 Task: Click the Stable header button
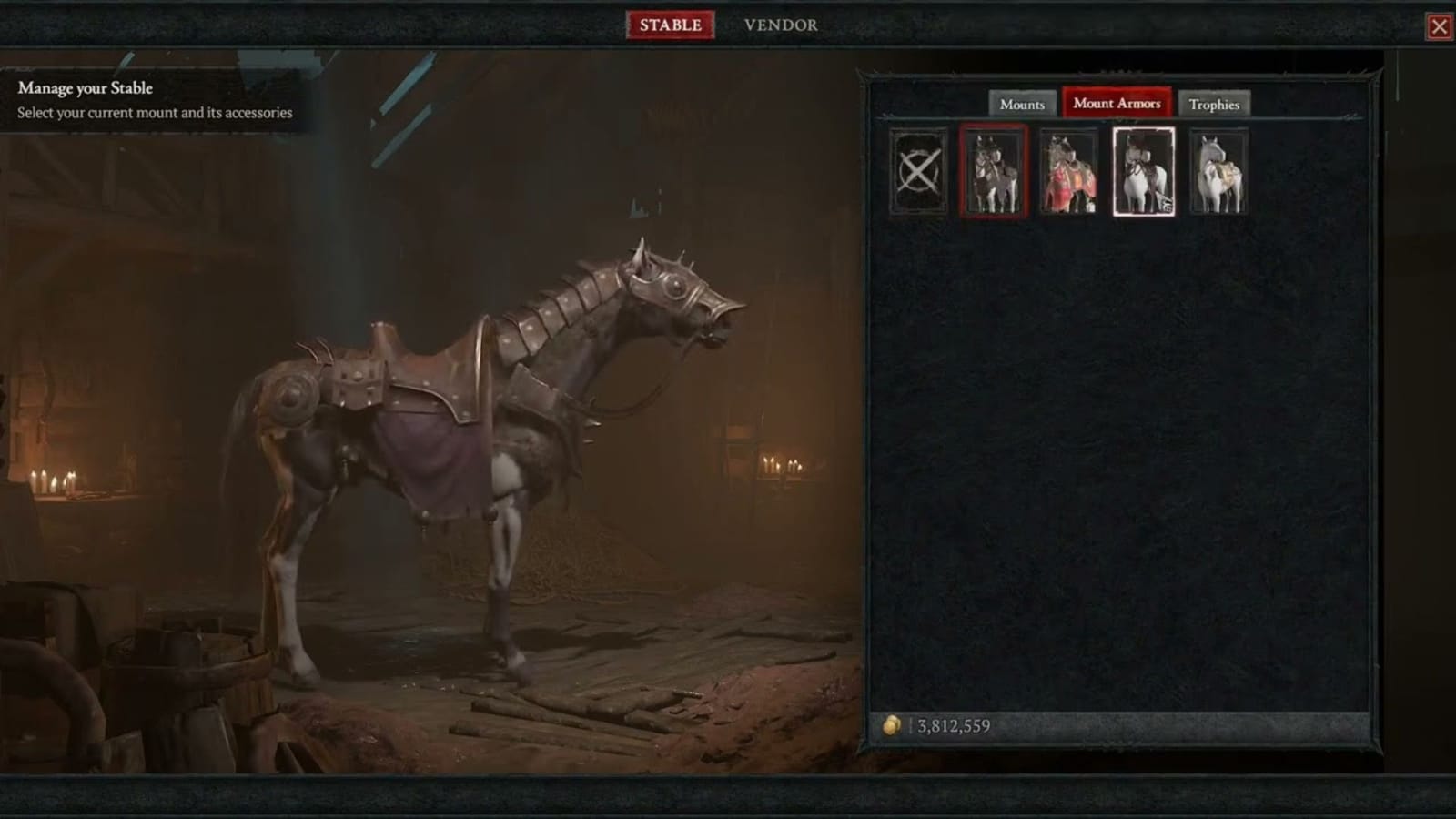(x=671, y=25)
